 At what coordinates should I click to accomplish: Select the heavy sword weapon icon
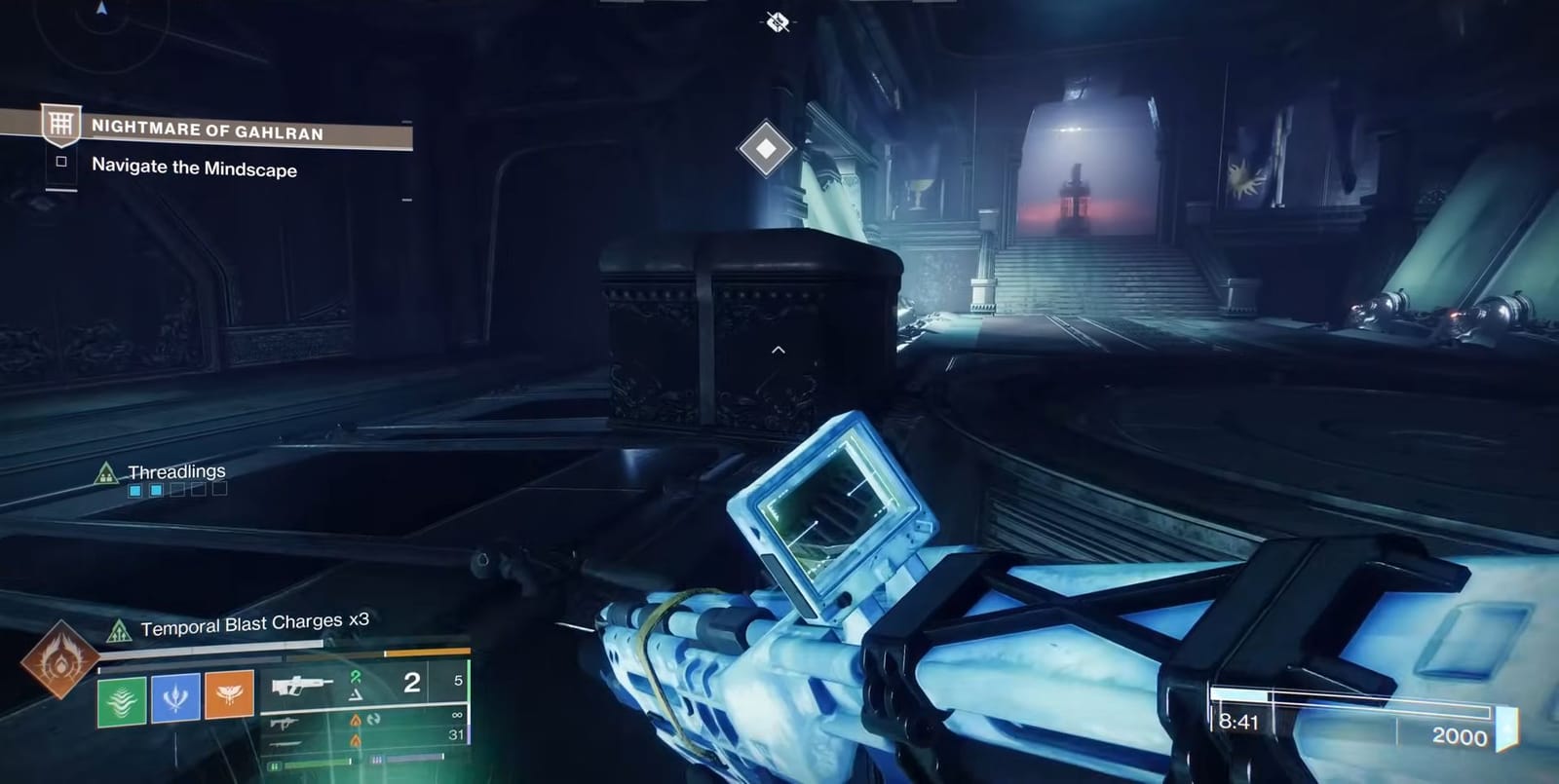point(285,744)
